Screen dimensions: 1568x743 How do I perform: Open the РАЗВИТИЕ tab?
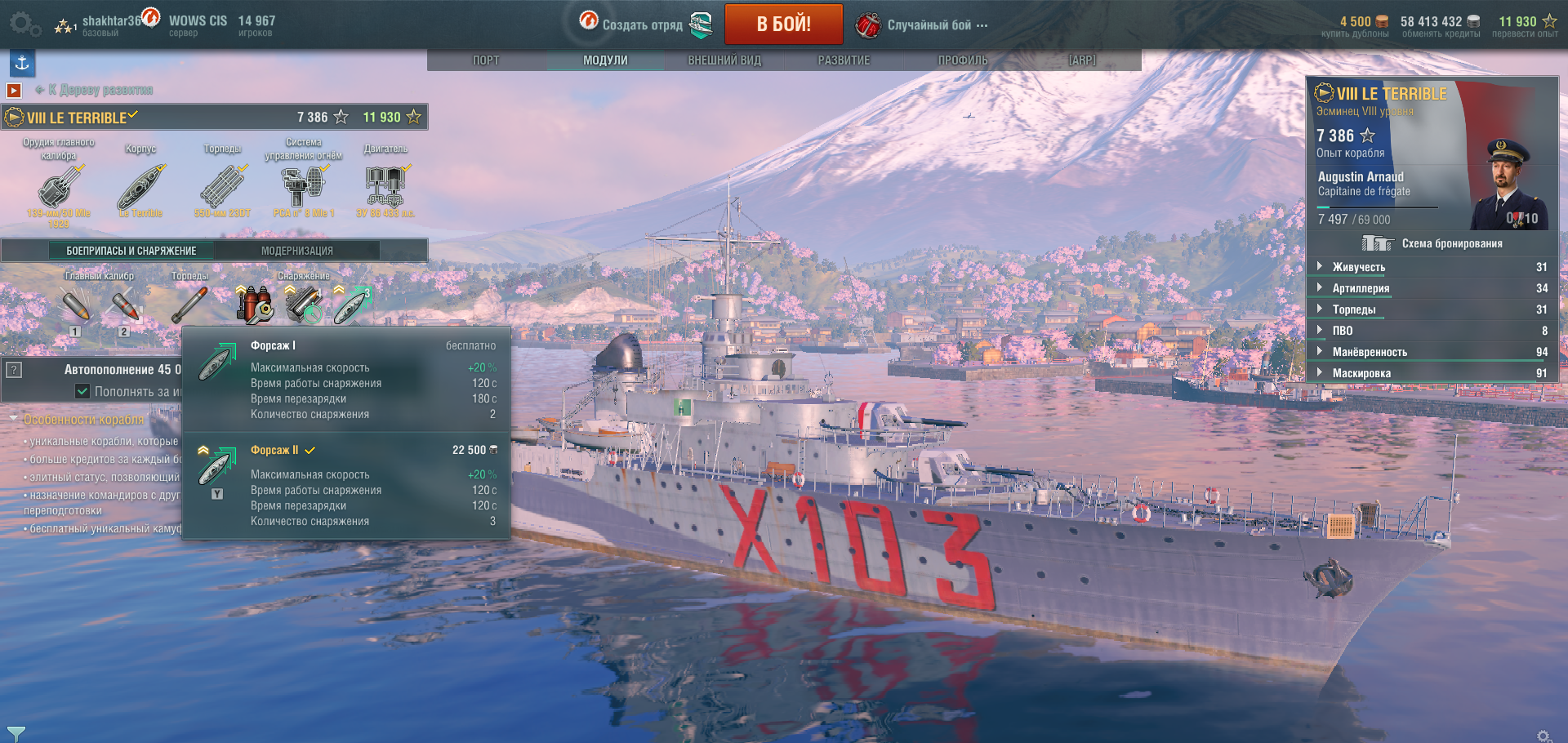click(x=844, y=60)
